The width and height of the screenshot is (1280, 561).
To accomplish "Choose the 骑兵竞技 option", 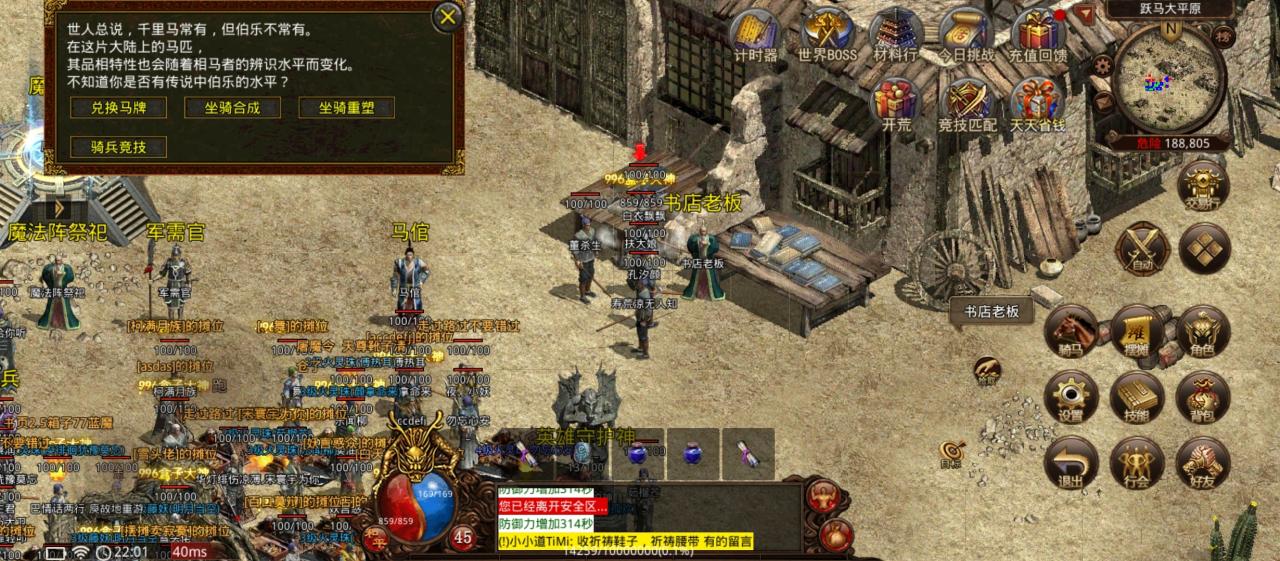I will pyautogui.click(x=119, y=147).
